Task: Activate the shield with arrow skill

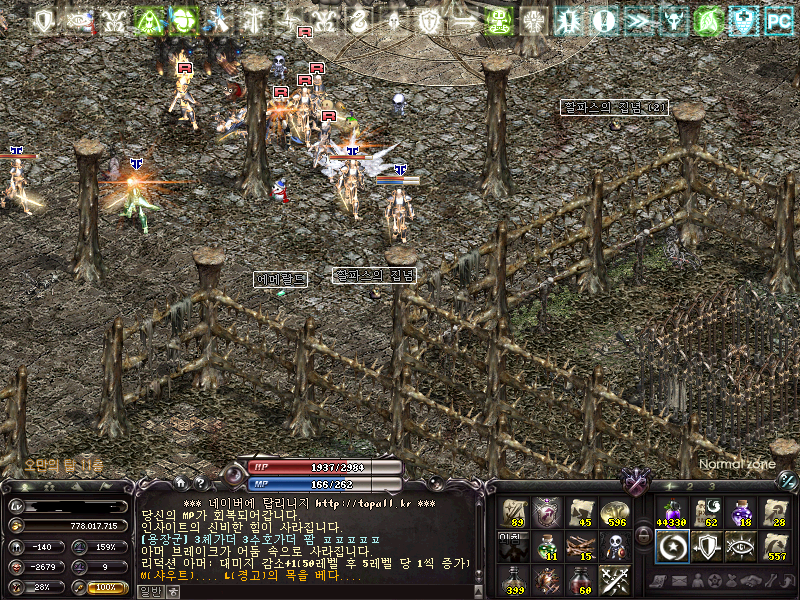Action: 705,545
